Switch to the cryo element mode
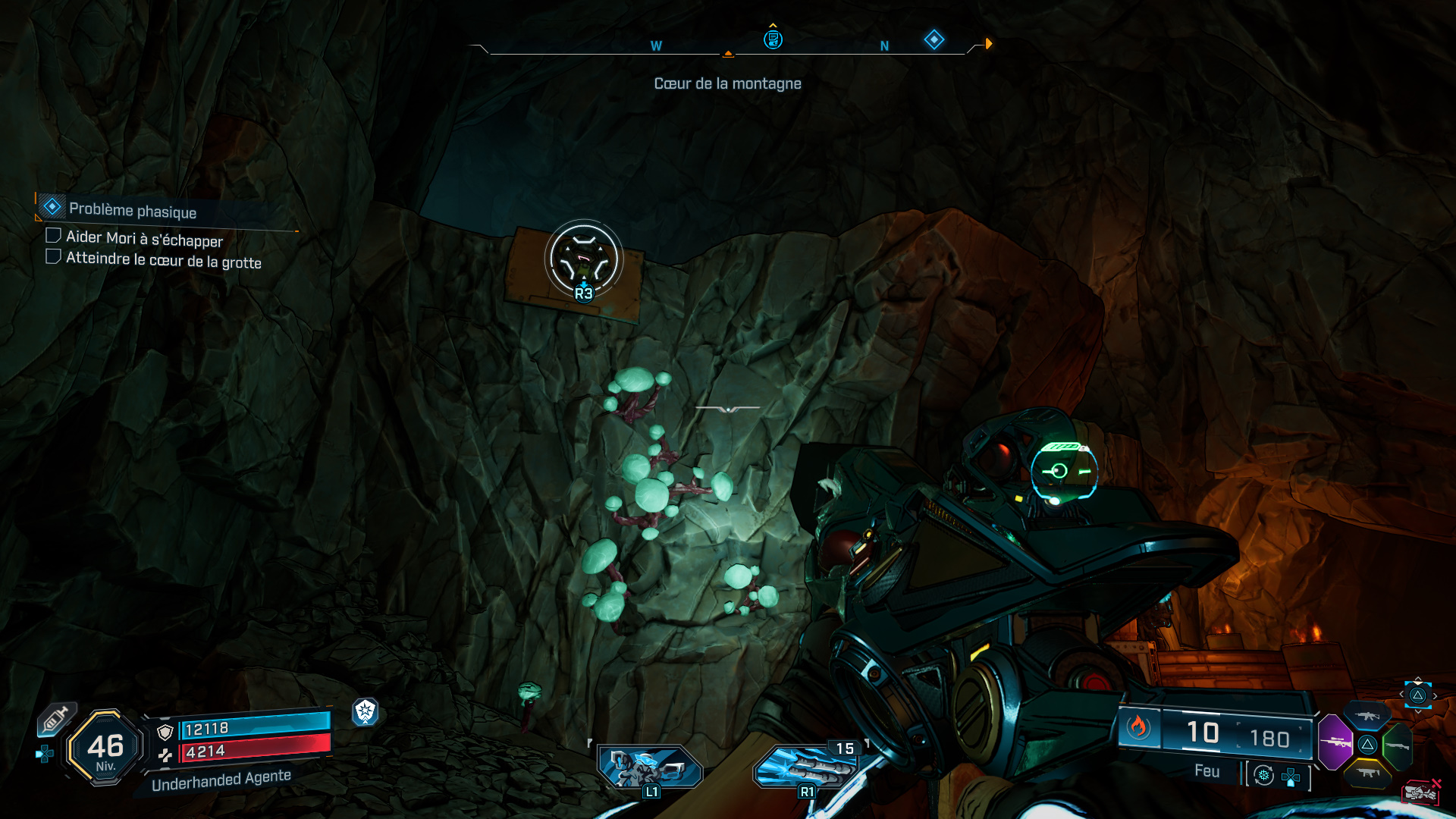 [x=1263, y=775]
